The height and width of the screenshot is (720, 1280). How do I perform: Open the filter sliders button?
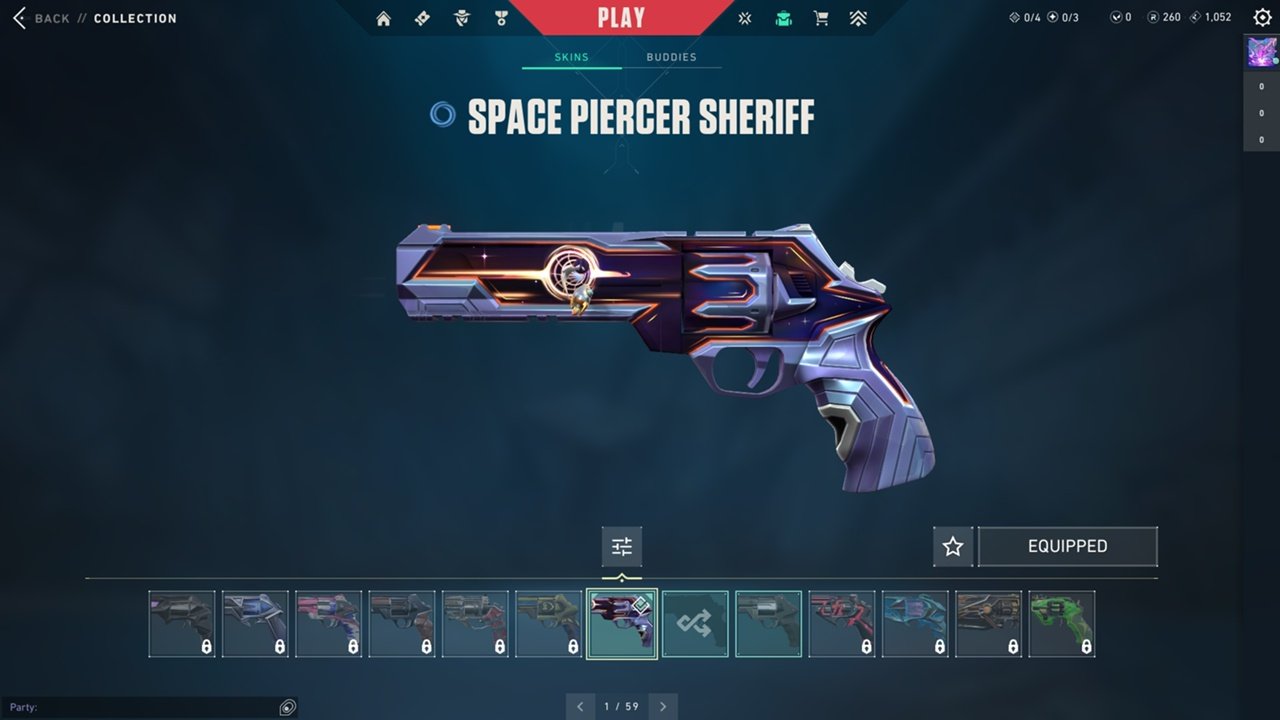coord(622,547)
